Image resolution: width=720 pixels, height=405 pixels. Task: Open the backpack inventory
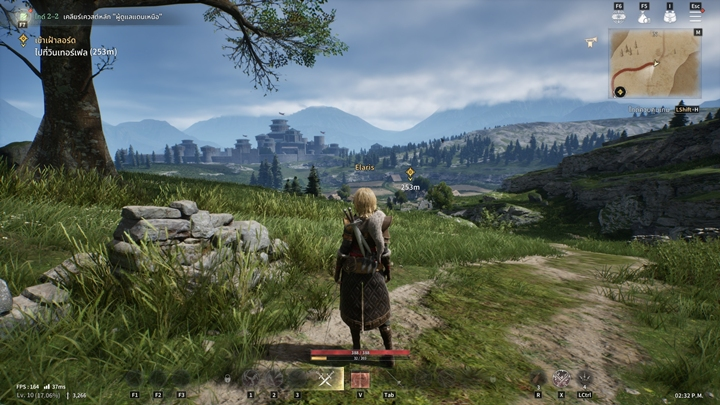coord(670,16)
